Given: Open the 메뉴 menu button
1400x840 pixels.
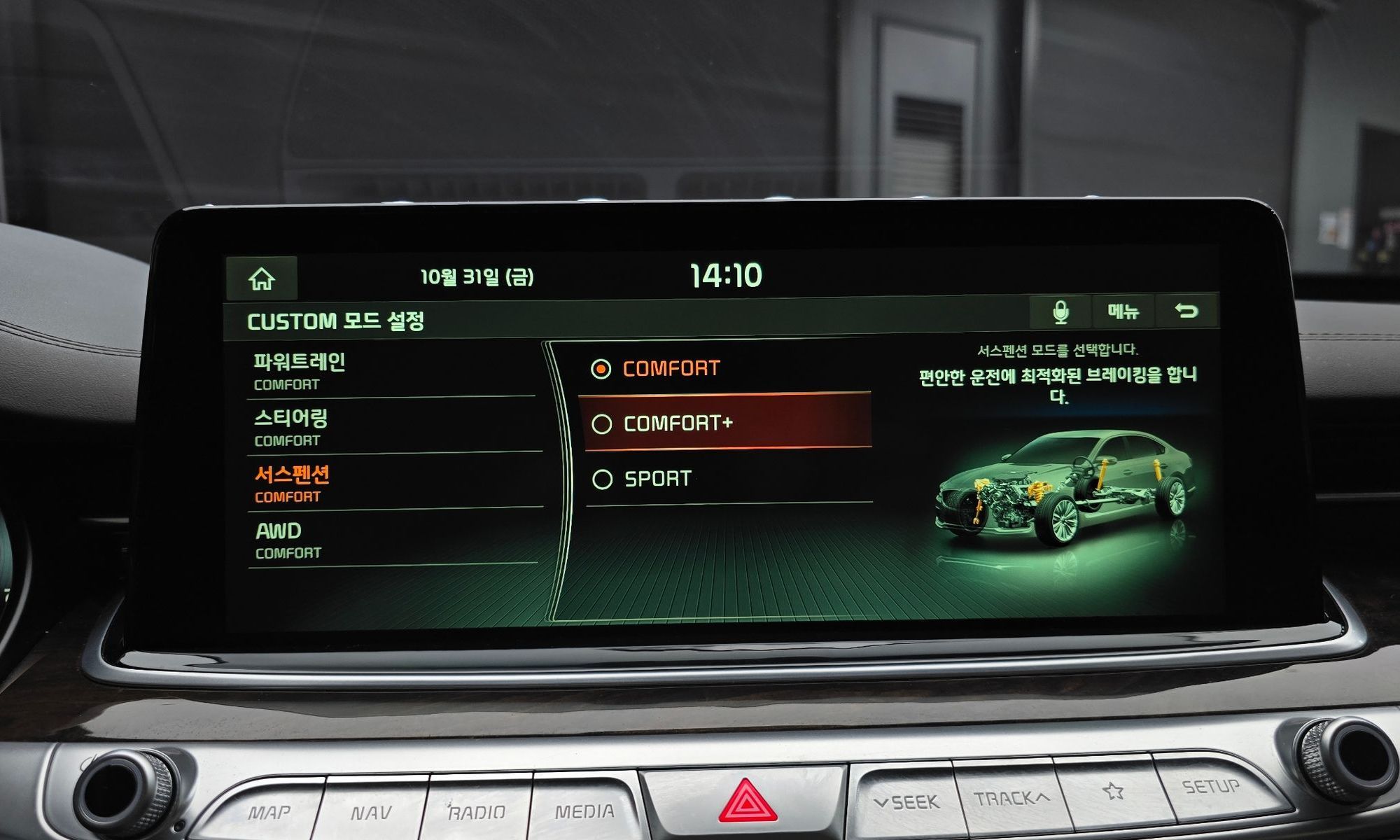Looking at the screenshot, I should [1123, 311].
